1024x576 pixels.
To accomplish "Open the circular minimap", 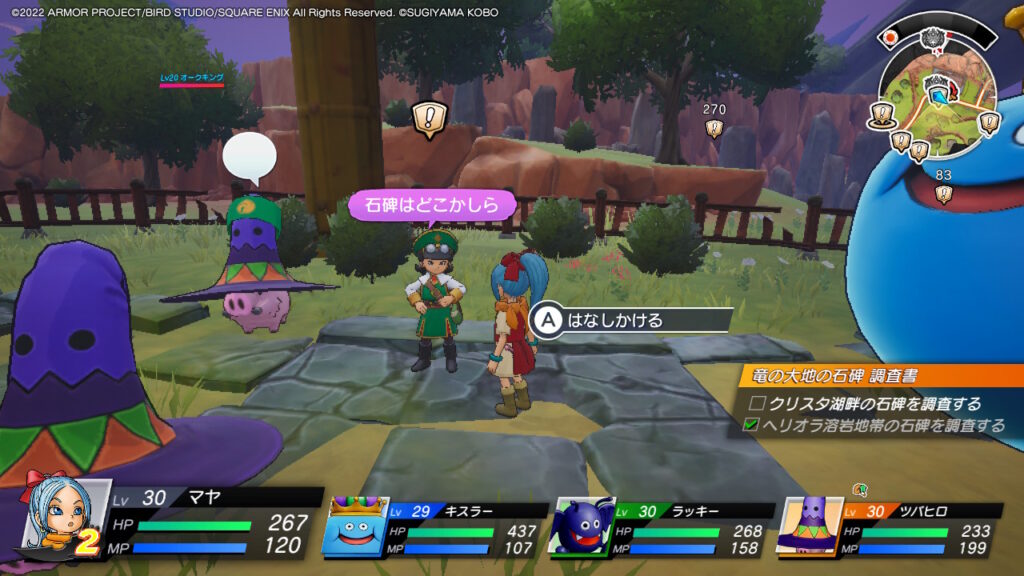I will [937, 97].
